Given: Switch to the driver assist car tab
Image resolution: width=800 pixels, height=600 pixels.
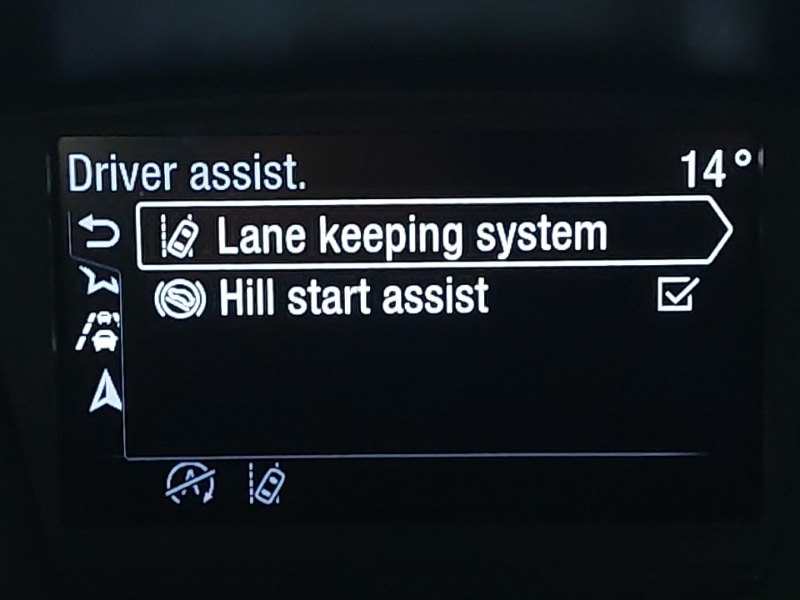Looking at the screenshot, I should [x=102, y=332].
